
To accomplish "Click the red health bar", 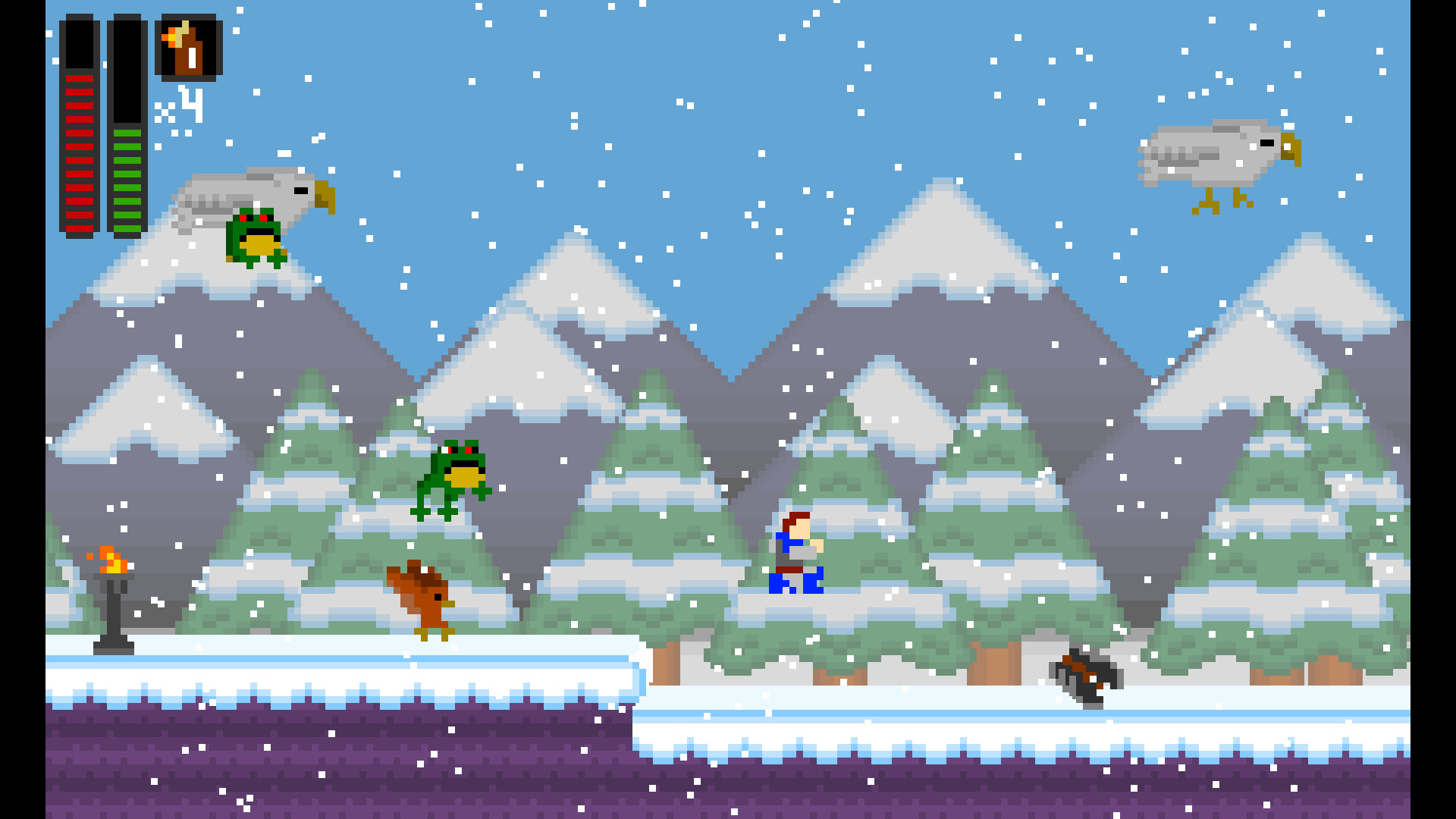I will click(79, 152).
